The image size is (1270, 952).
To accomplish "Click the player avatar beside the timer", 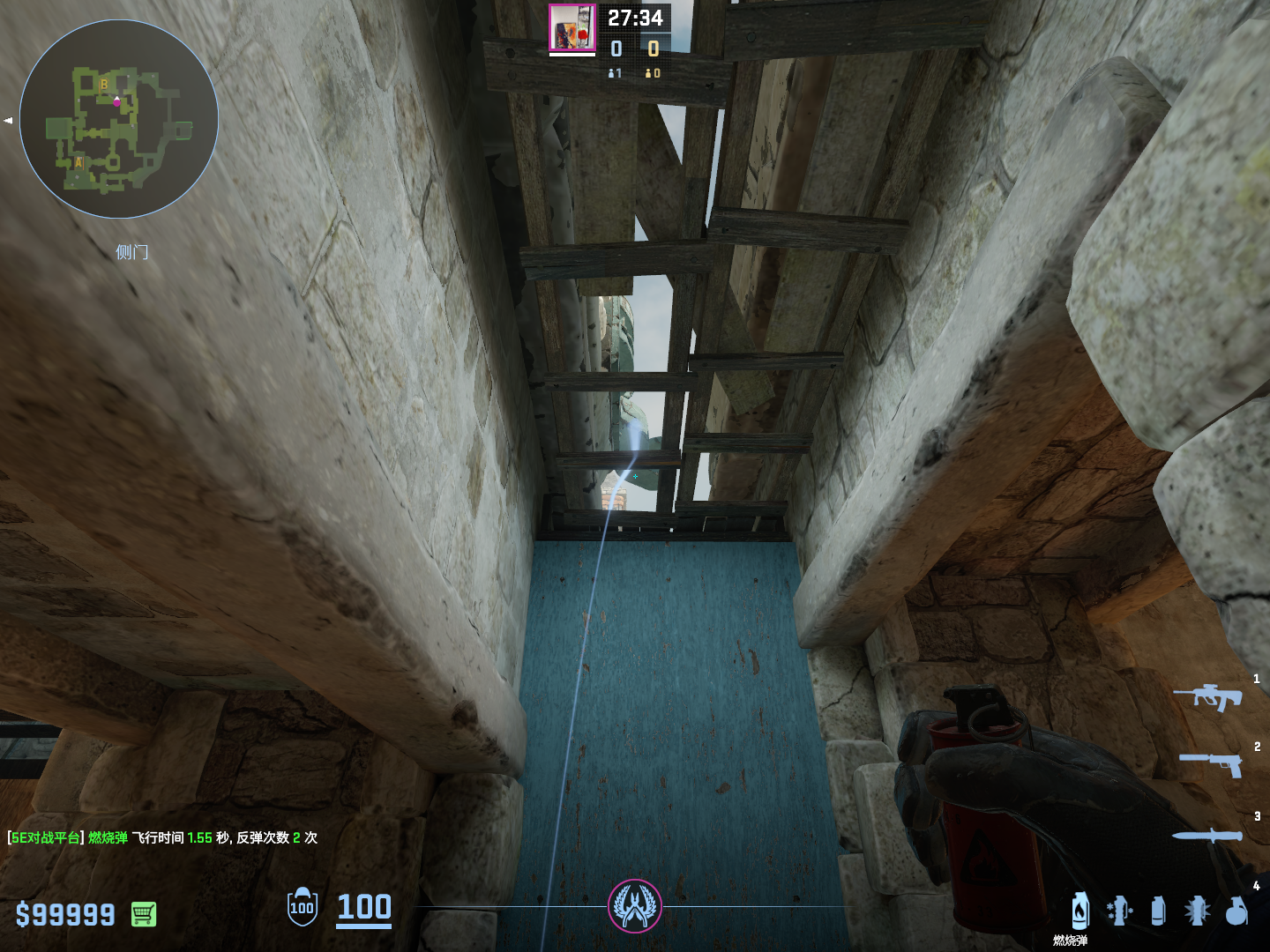I will pos(571,27).
